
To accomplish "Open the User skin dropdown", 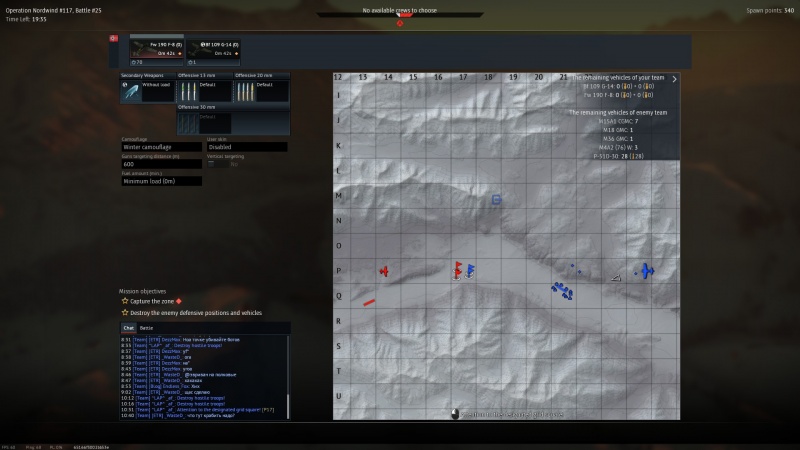I will tap(246, 147).
